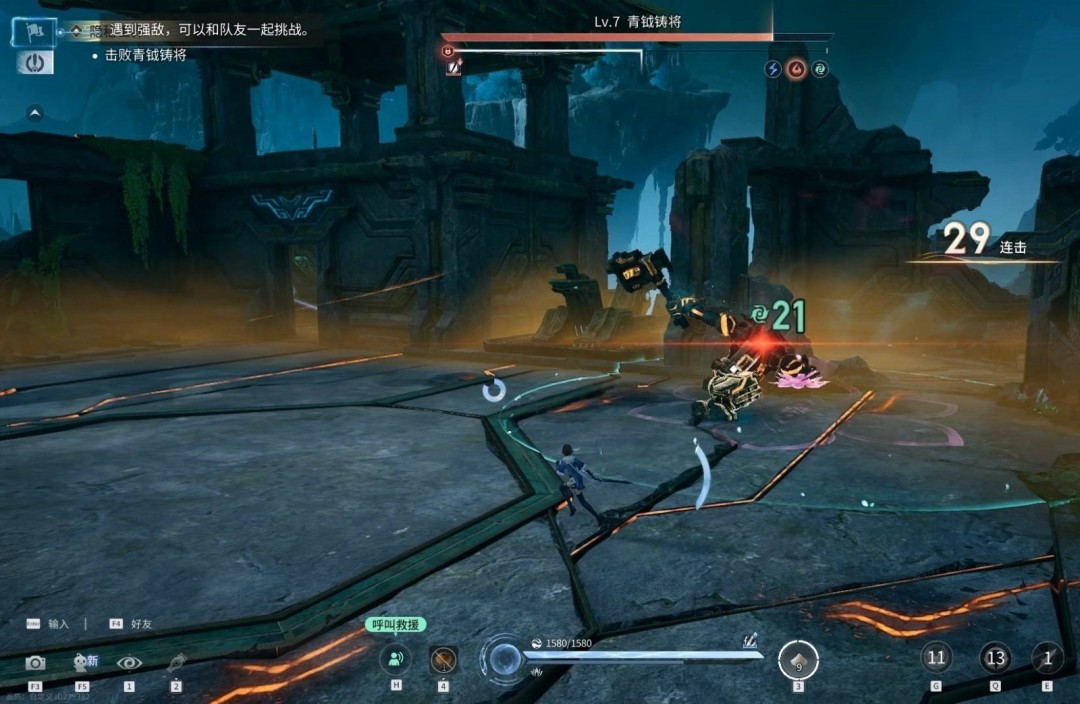The width and height of the screenshot is (1080, 704).
Task: Activate the skill showing cooldown 13
Action: pos(995,658)
